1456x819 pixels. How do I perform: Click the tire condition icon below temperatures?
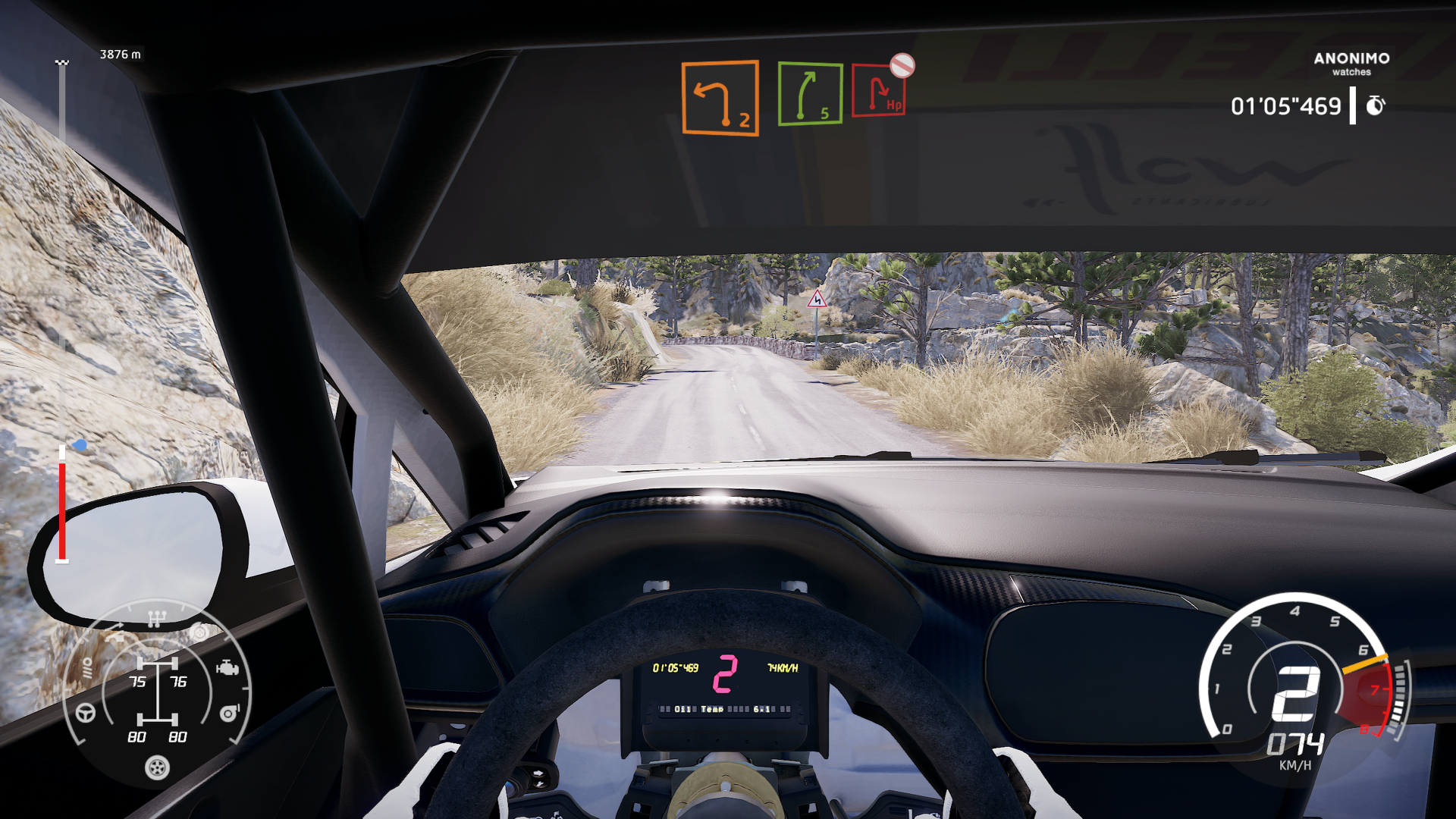tap(157, 768)
